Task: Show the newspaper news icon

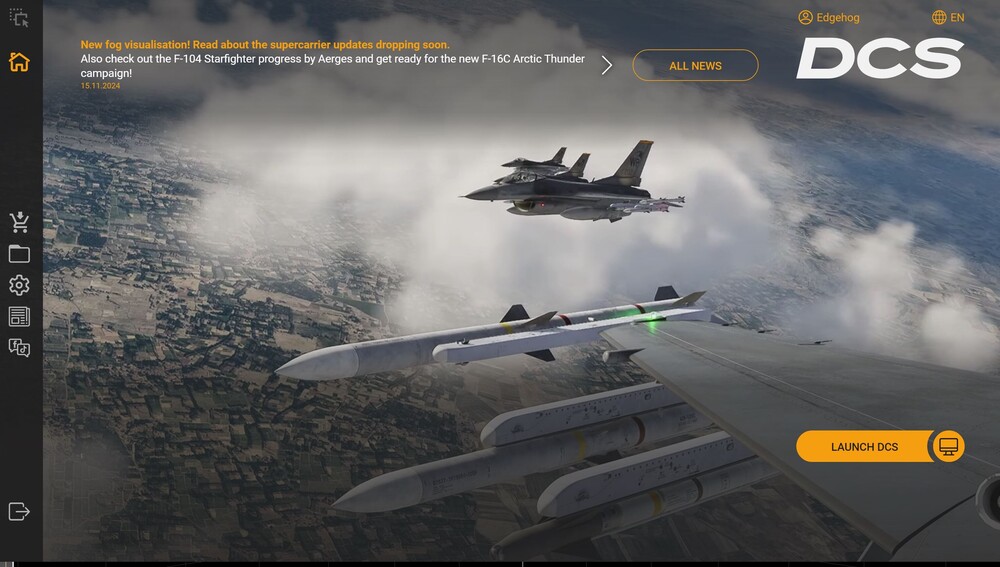Action: coord(19,317)
